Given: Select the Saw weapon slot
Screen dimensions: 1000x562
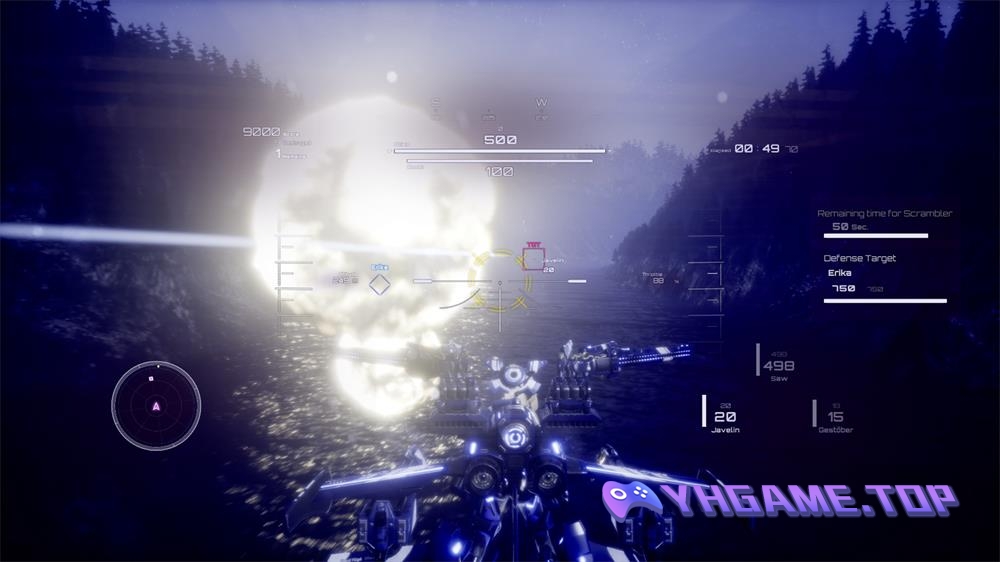Looking at the screenshot, I should (x=778, y=366).
